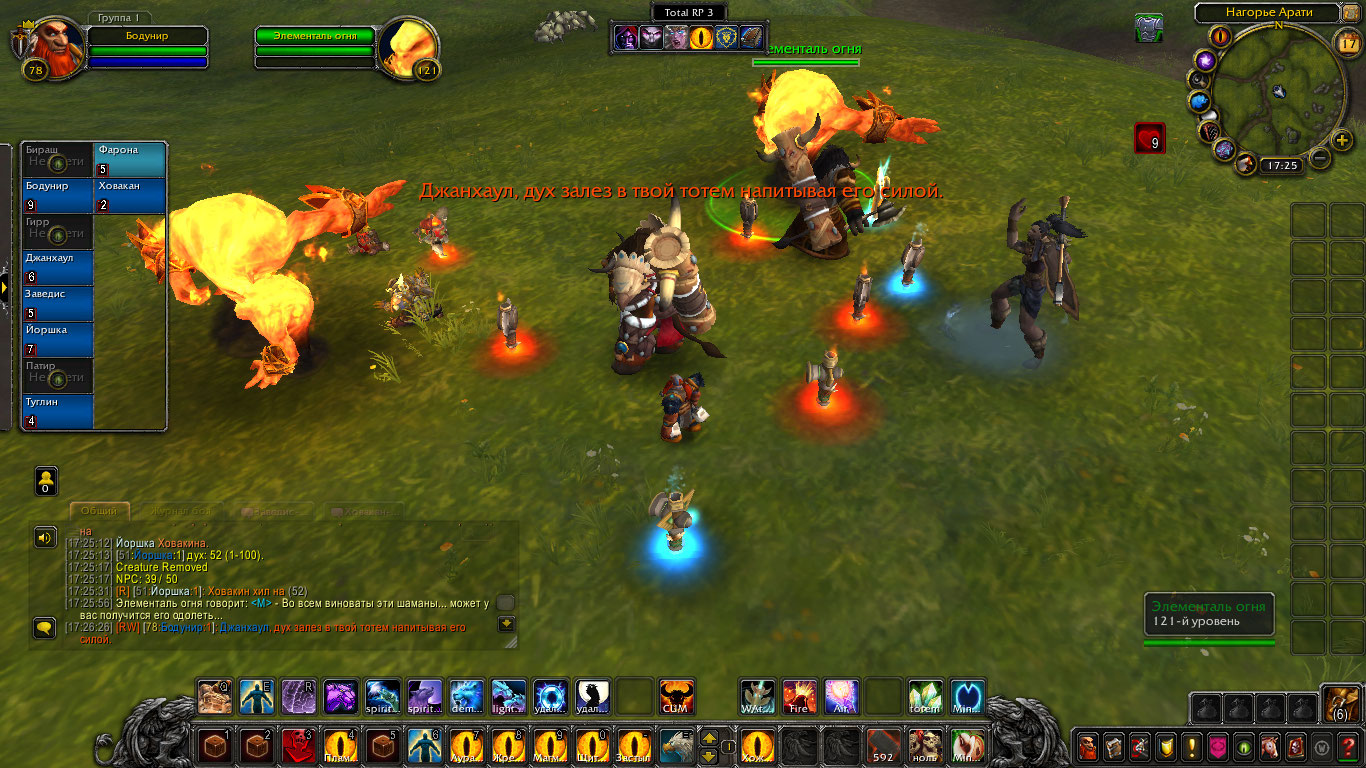The image size is (1366, 768).
Task: Zoom in the minimap with plus button
Action: point(1342,139)
